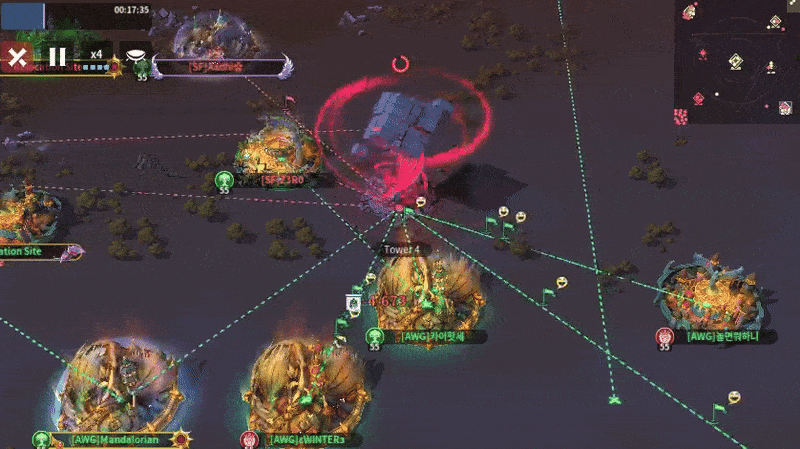Toggle the eye visibility icon
This screenshot has width=800, height=449.
[136, 56]
